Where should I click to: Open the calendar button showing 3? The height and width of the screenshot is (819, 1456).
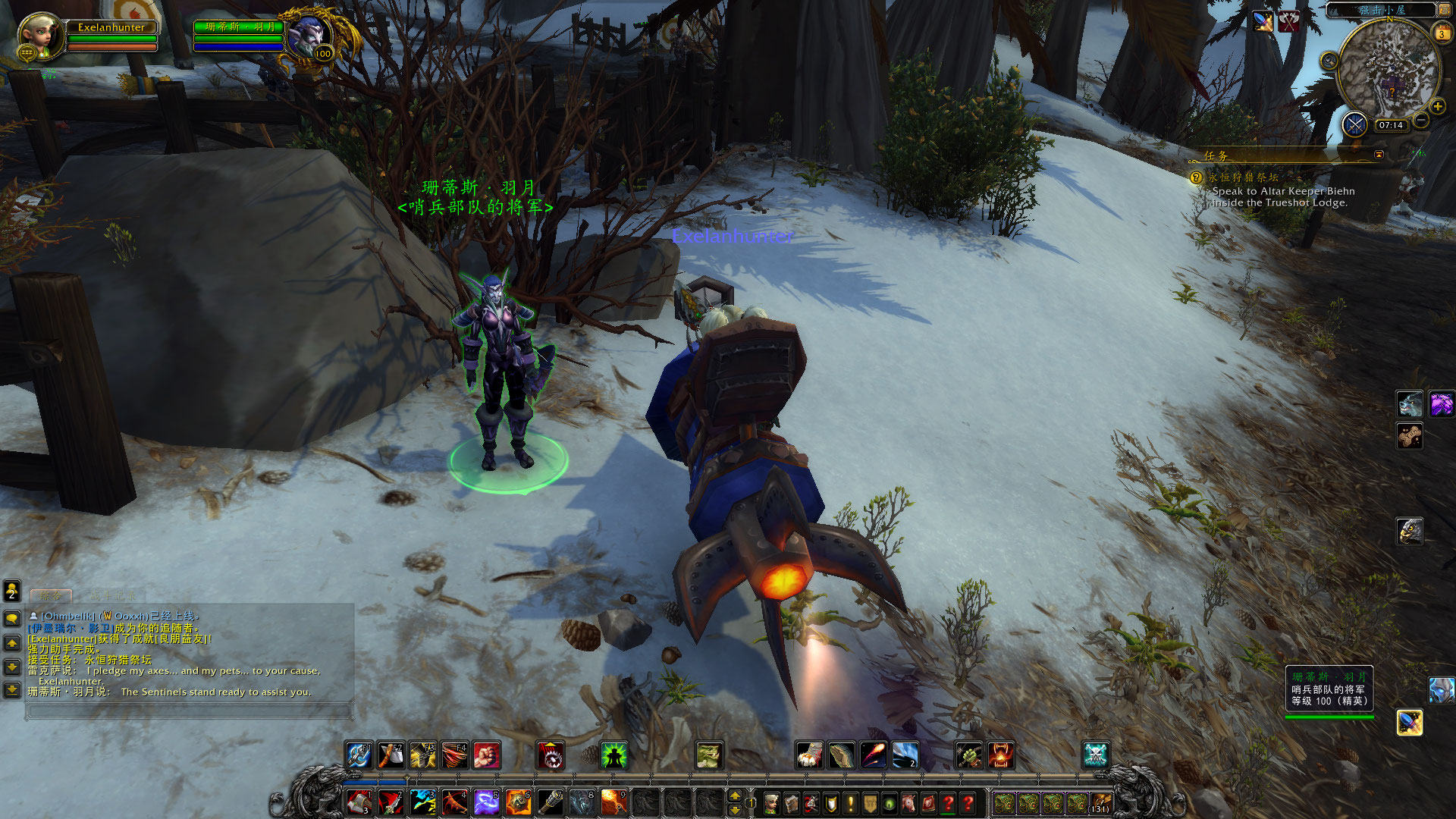[x=1442, y=34]
